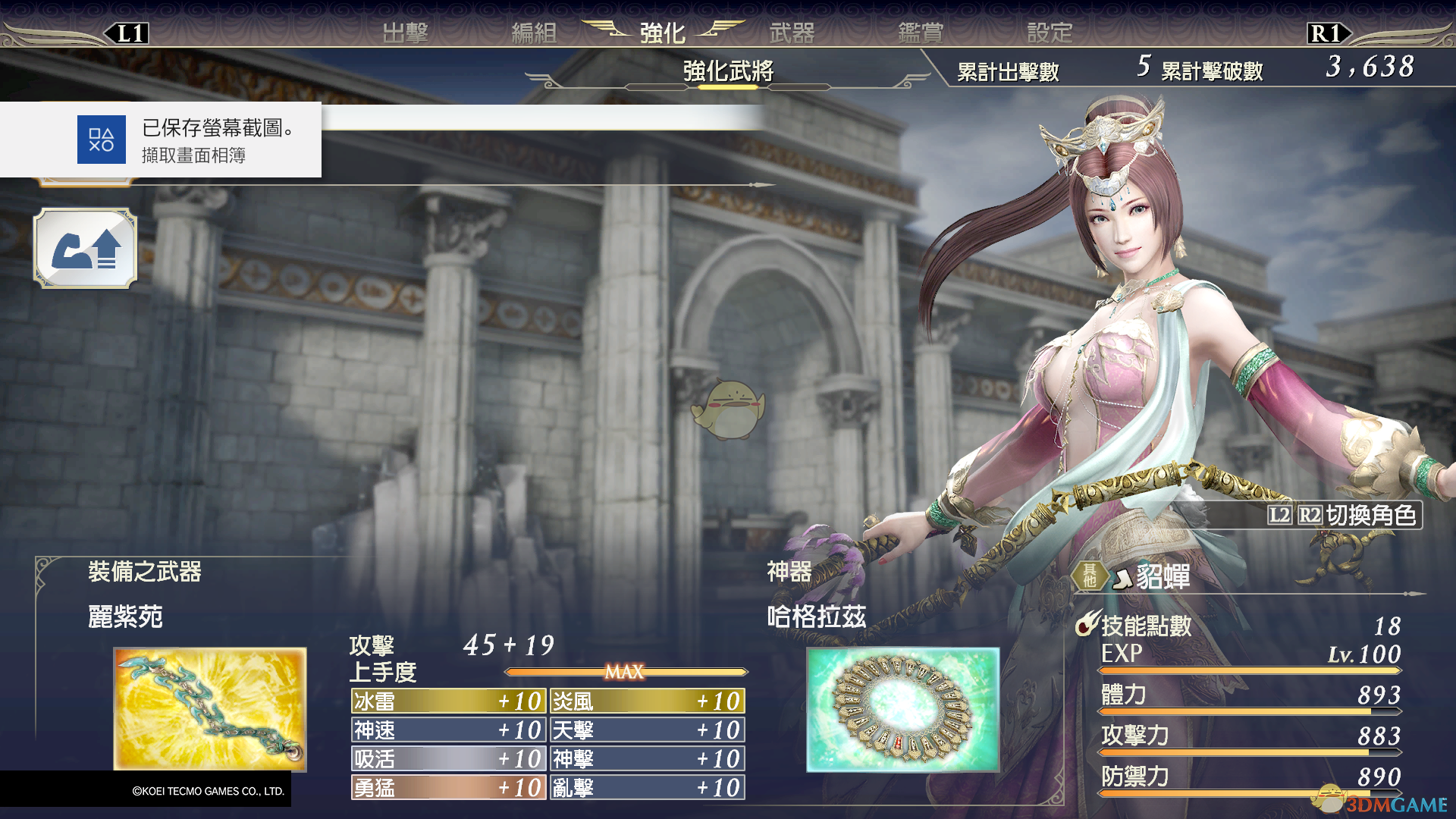
Task: Select the 強化 tab
Action: click(662, 33)
